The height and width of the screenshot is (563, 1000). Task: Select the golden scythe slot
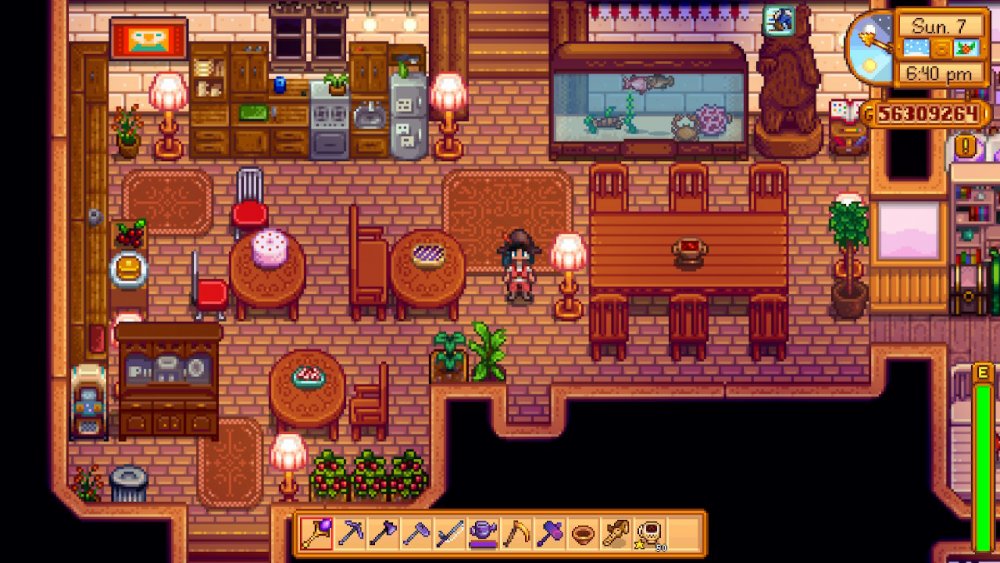(515, 534)
